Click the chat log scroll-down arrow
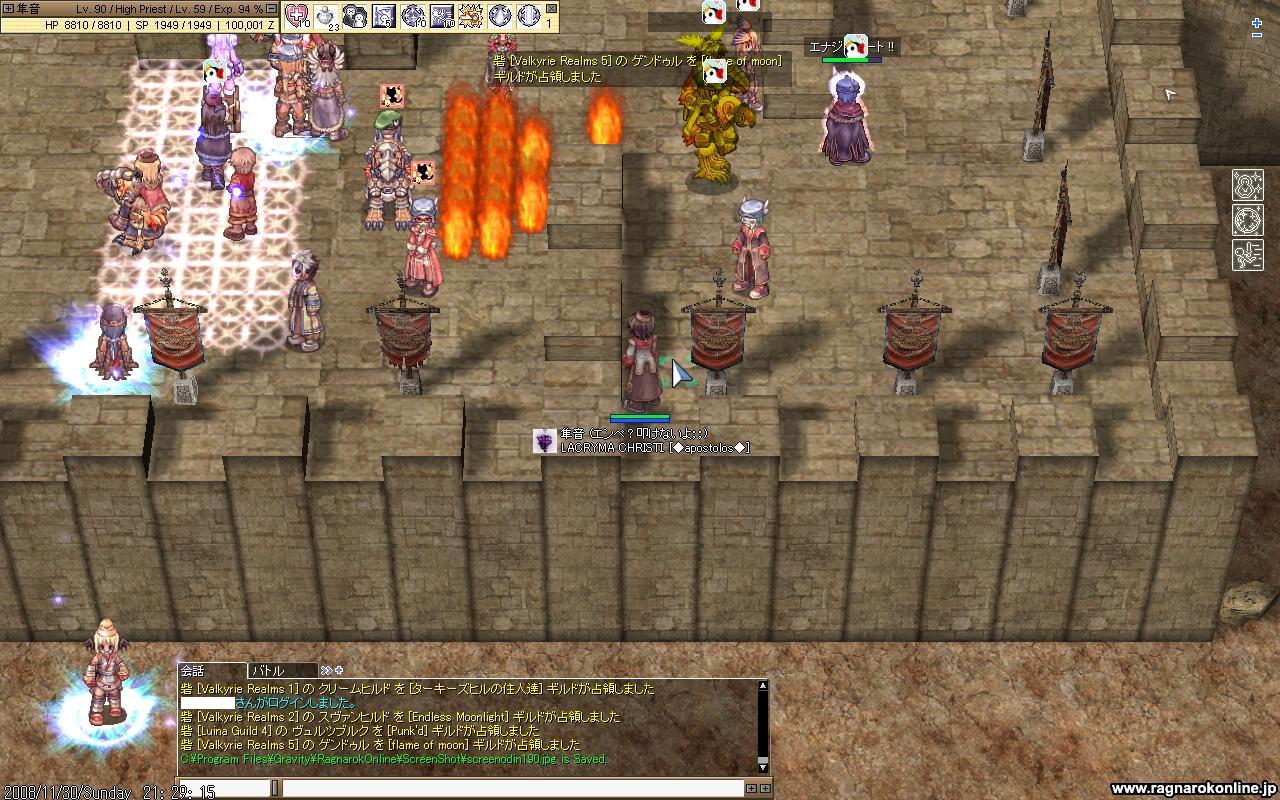Screen dimensions: 1280x800 point(763,765)
